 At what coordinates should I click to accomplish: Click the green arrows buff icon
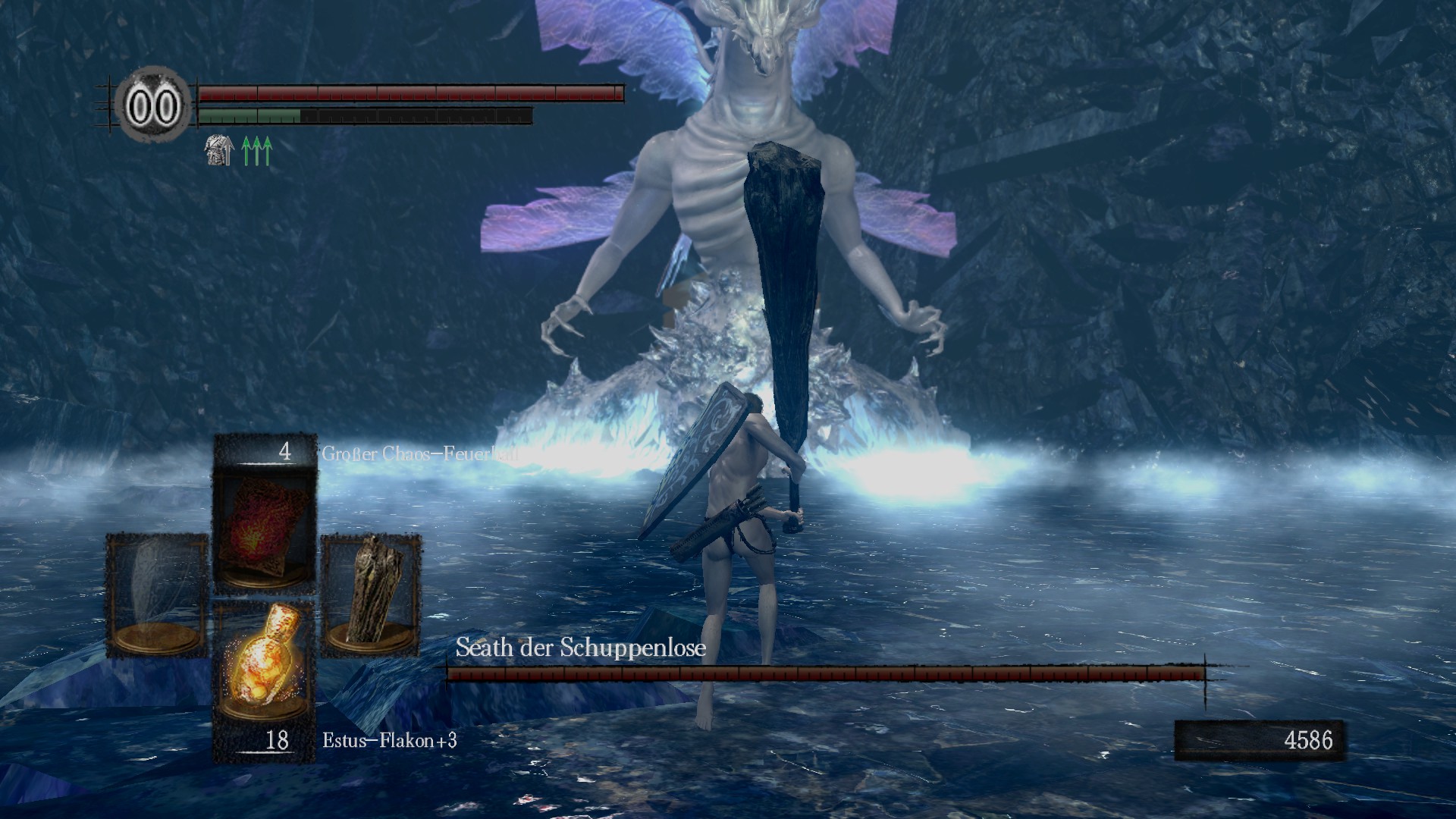pos(256,151)
